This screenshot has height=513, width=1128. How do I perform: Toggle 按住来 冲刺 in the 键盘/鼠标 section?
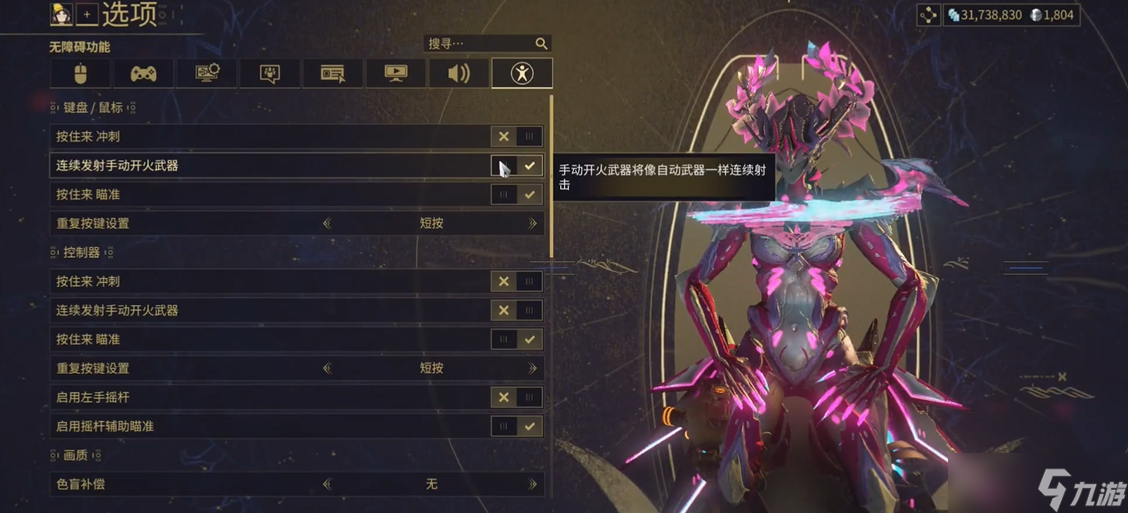coord(516,137)
